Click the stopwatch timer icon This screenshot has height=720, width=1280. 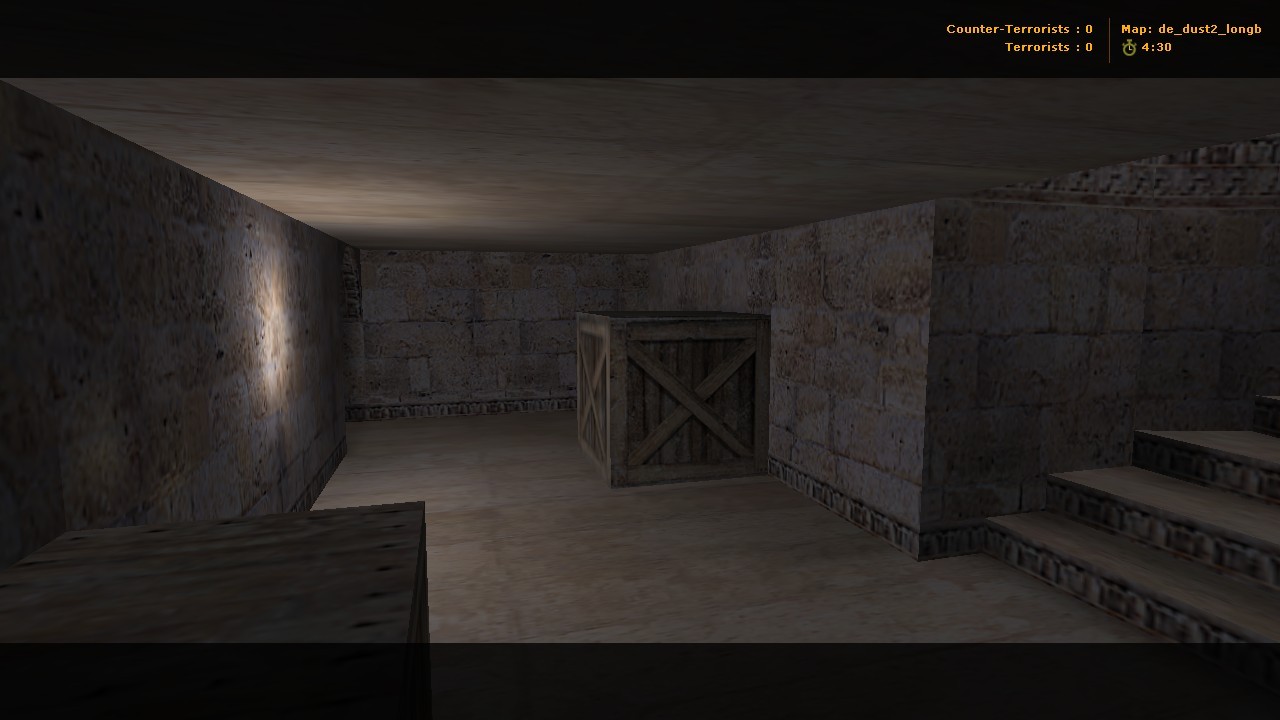(x=1128, y=47)
